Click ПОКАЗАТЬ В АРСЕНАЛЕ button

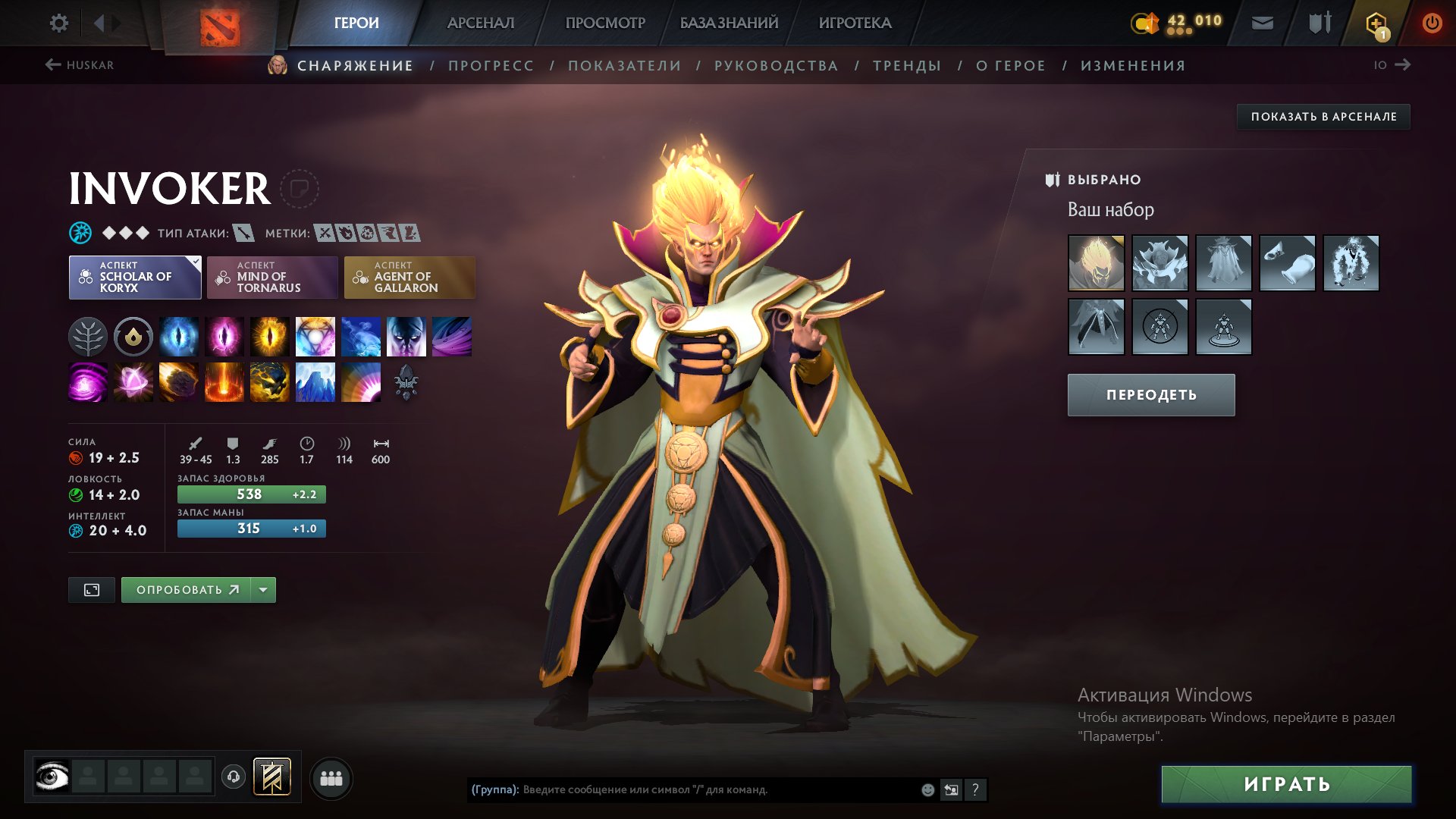(1323, 117)
